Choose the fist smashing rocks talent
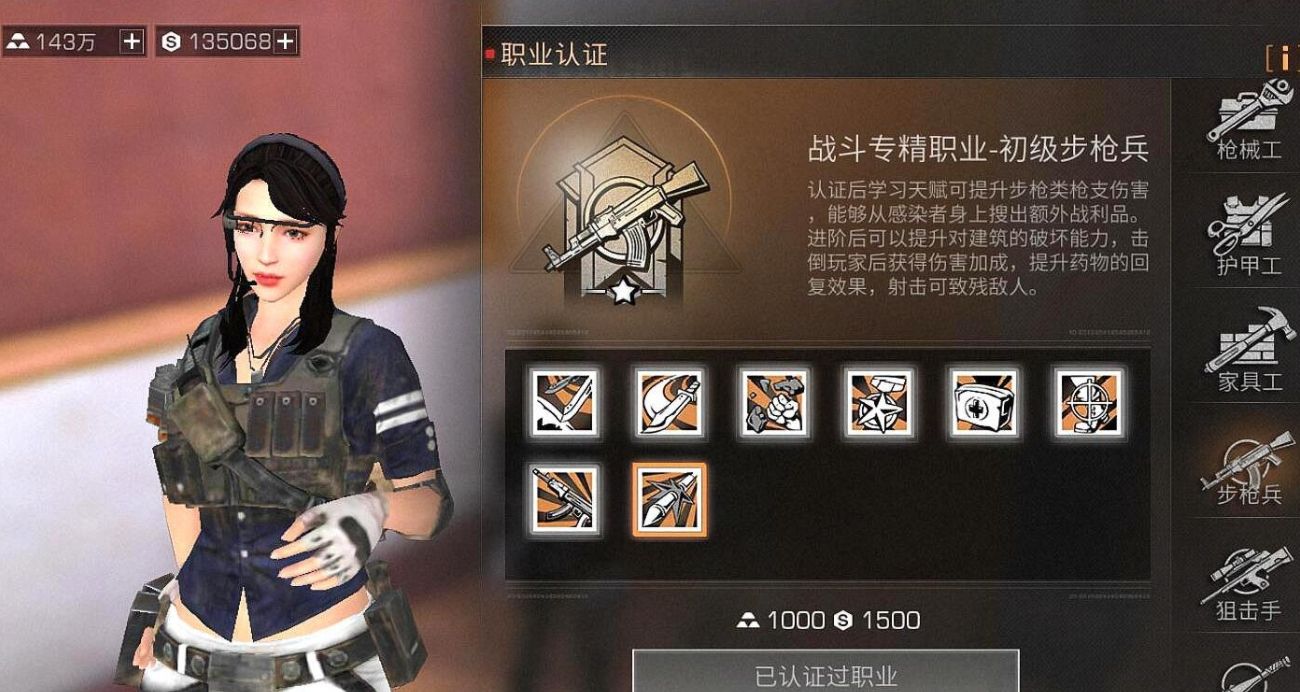This screenshot has width=1300, height=692. [774, 402]
